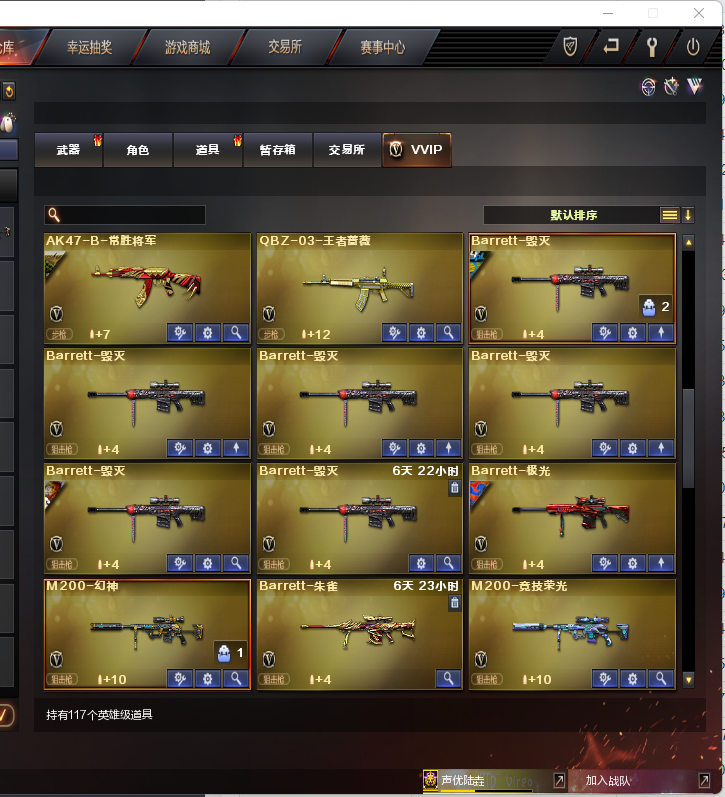Image resolution: width=725 pixels, height=797 pixels.
Task: Open the 交易所 menu in top bar
Action: point(284,47)
